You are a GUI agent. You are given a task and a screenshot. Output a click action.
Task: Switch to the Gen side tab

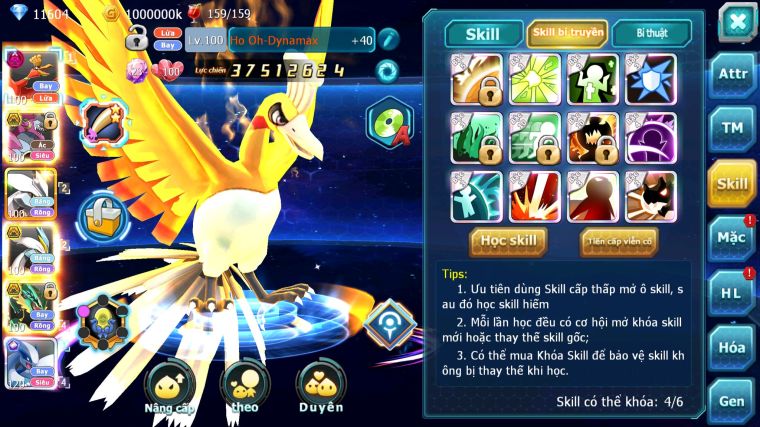click(732, 400)
